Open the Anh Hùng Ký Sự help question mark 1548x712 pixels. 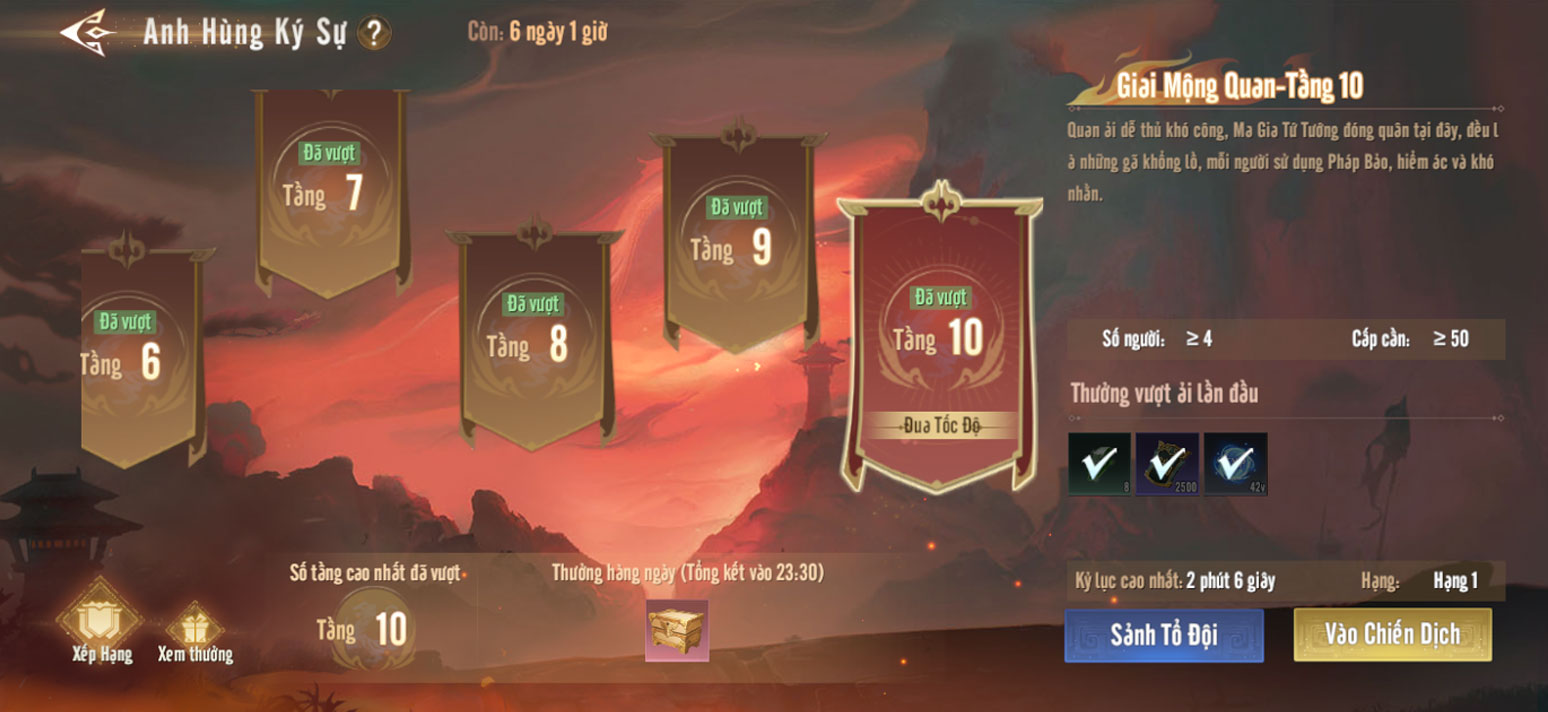[374, 34]
